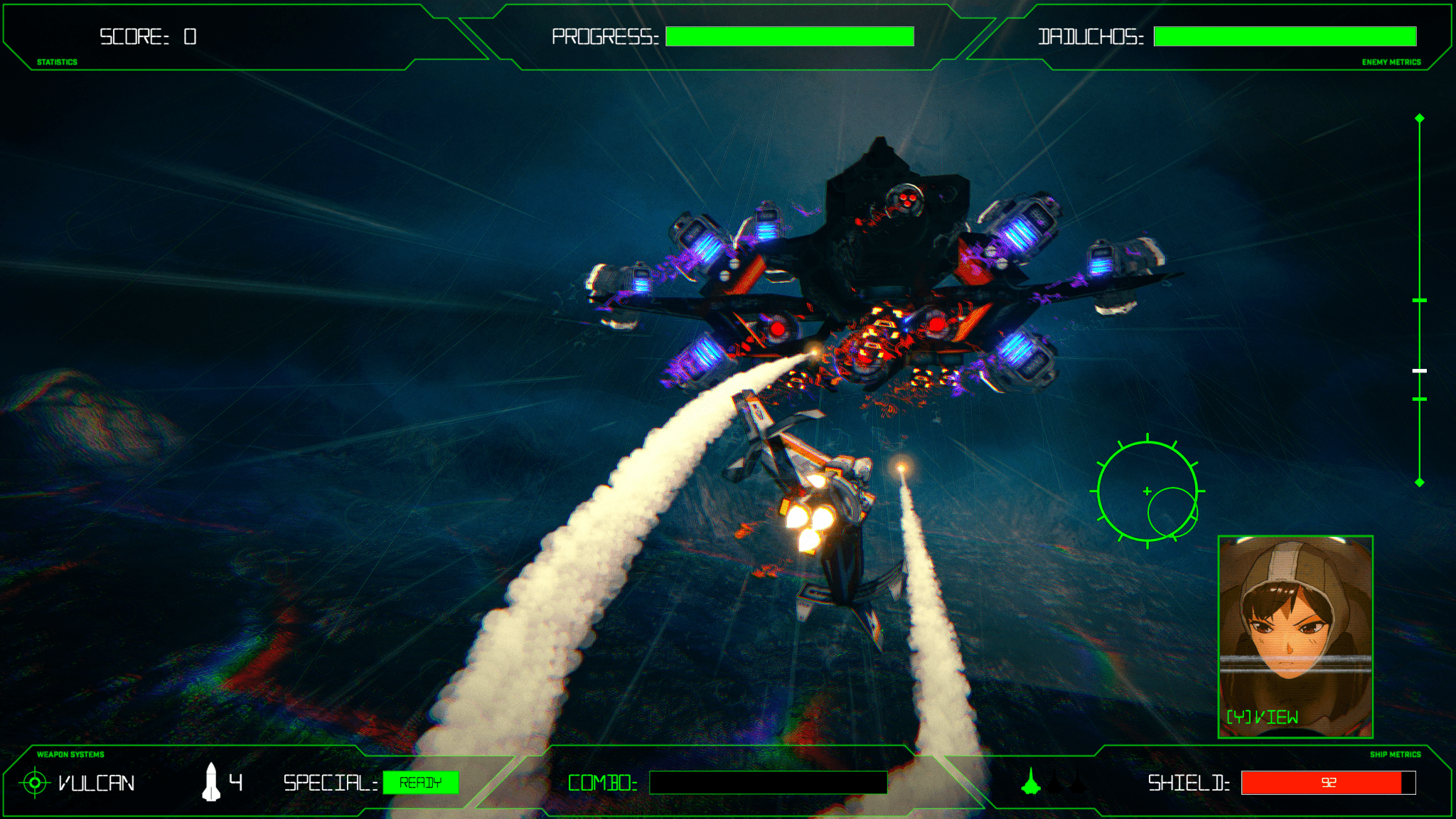1456x819 pixels.
Task: Expand the STATISTICS section
Action: click(x=56, y=63)
